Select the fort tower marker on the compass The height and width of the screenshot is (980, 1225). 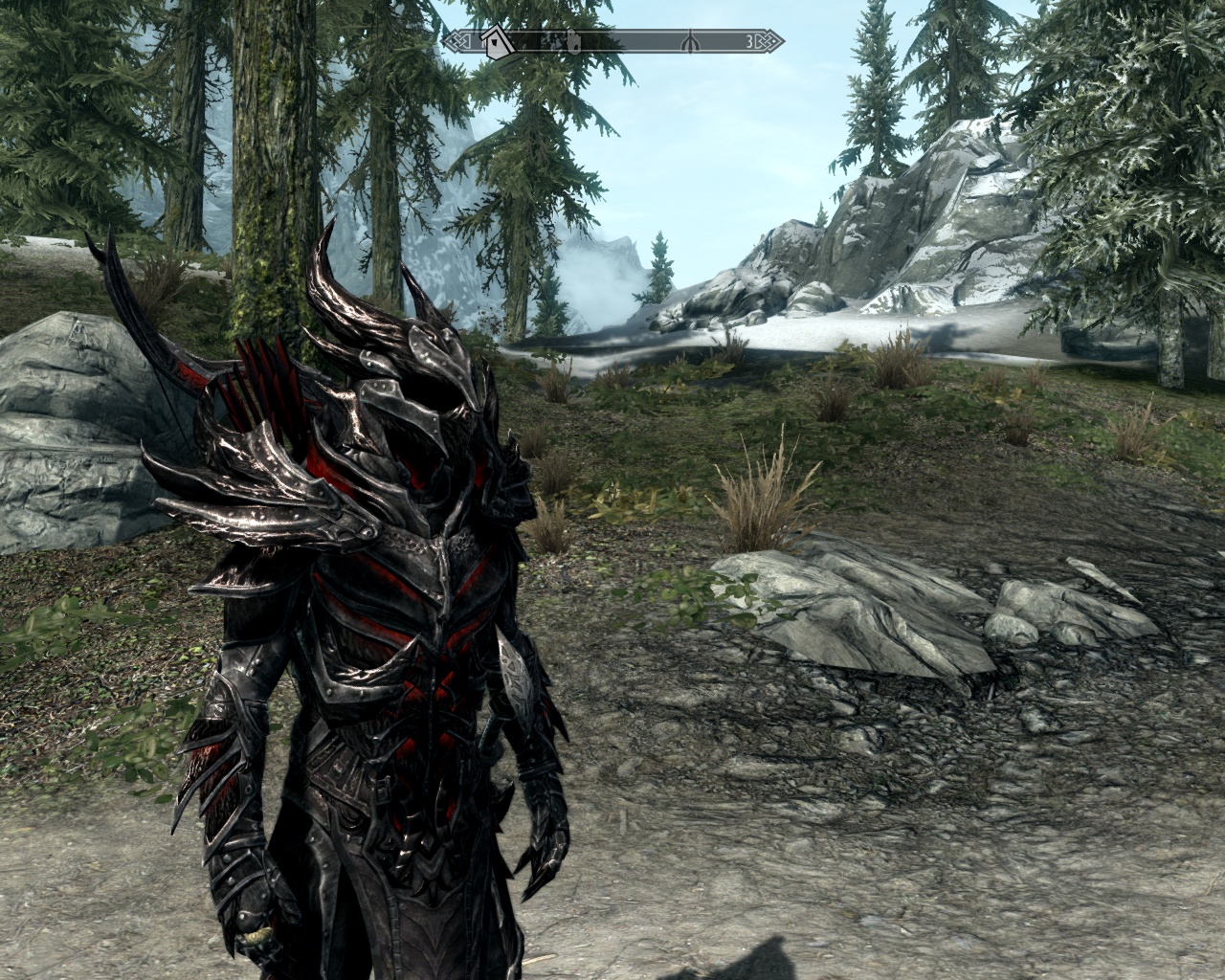point(573,41)
